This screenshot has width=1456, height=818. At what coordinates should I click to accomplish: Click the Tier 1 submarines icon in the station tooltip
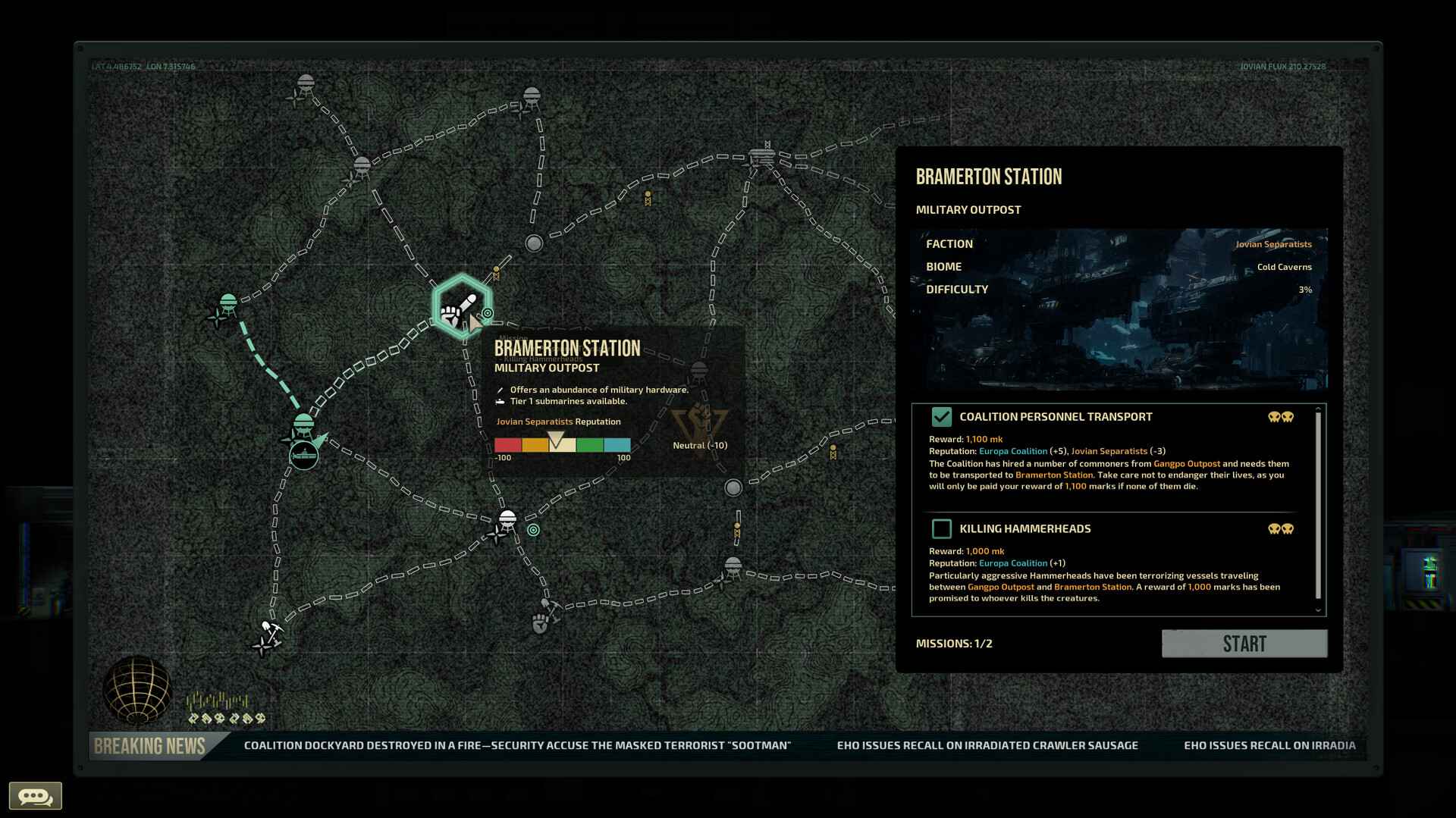pos(501,401)
